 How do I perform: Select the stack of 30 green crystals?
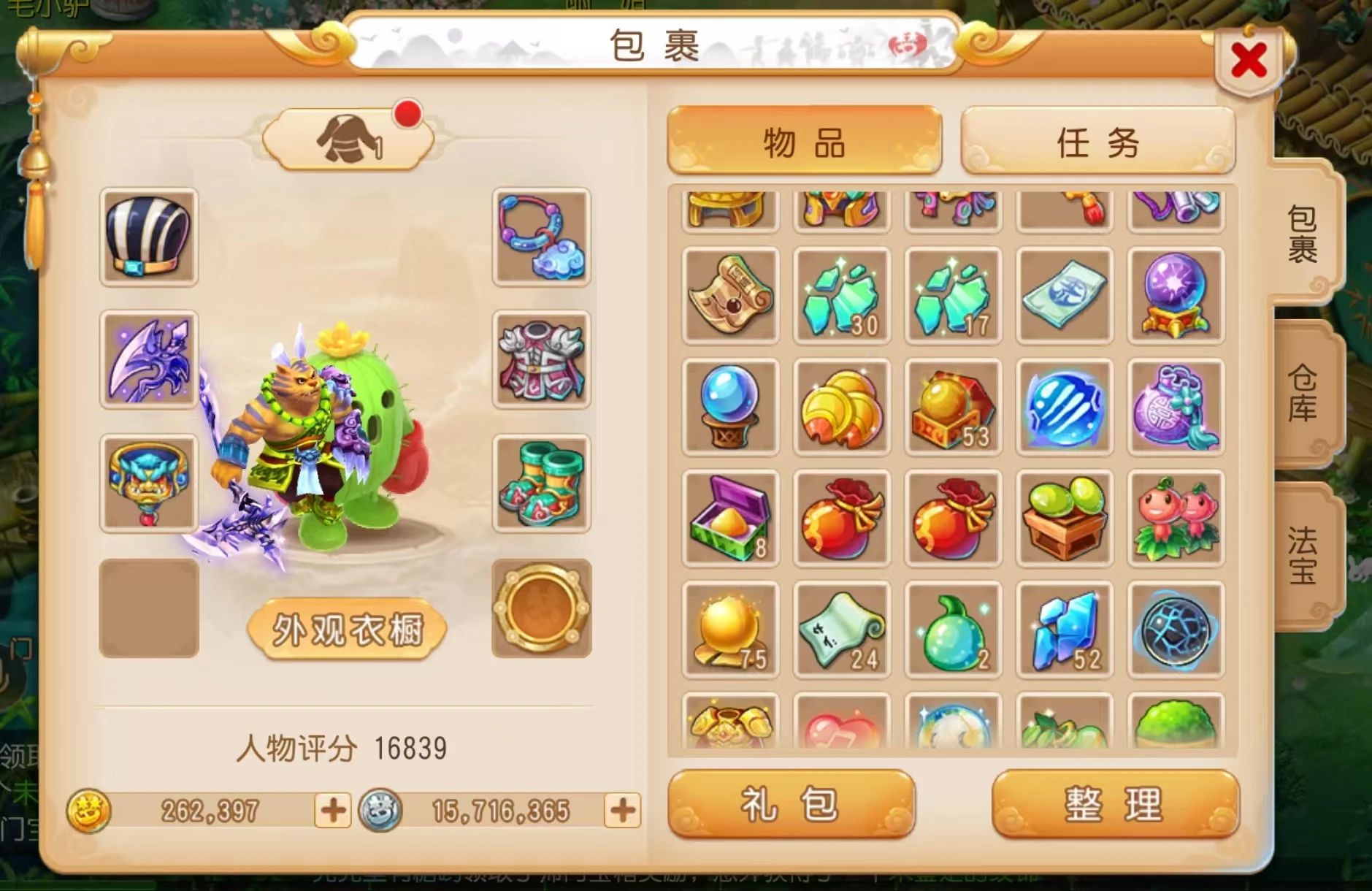pyautogui.click(x=841, y=296)
